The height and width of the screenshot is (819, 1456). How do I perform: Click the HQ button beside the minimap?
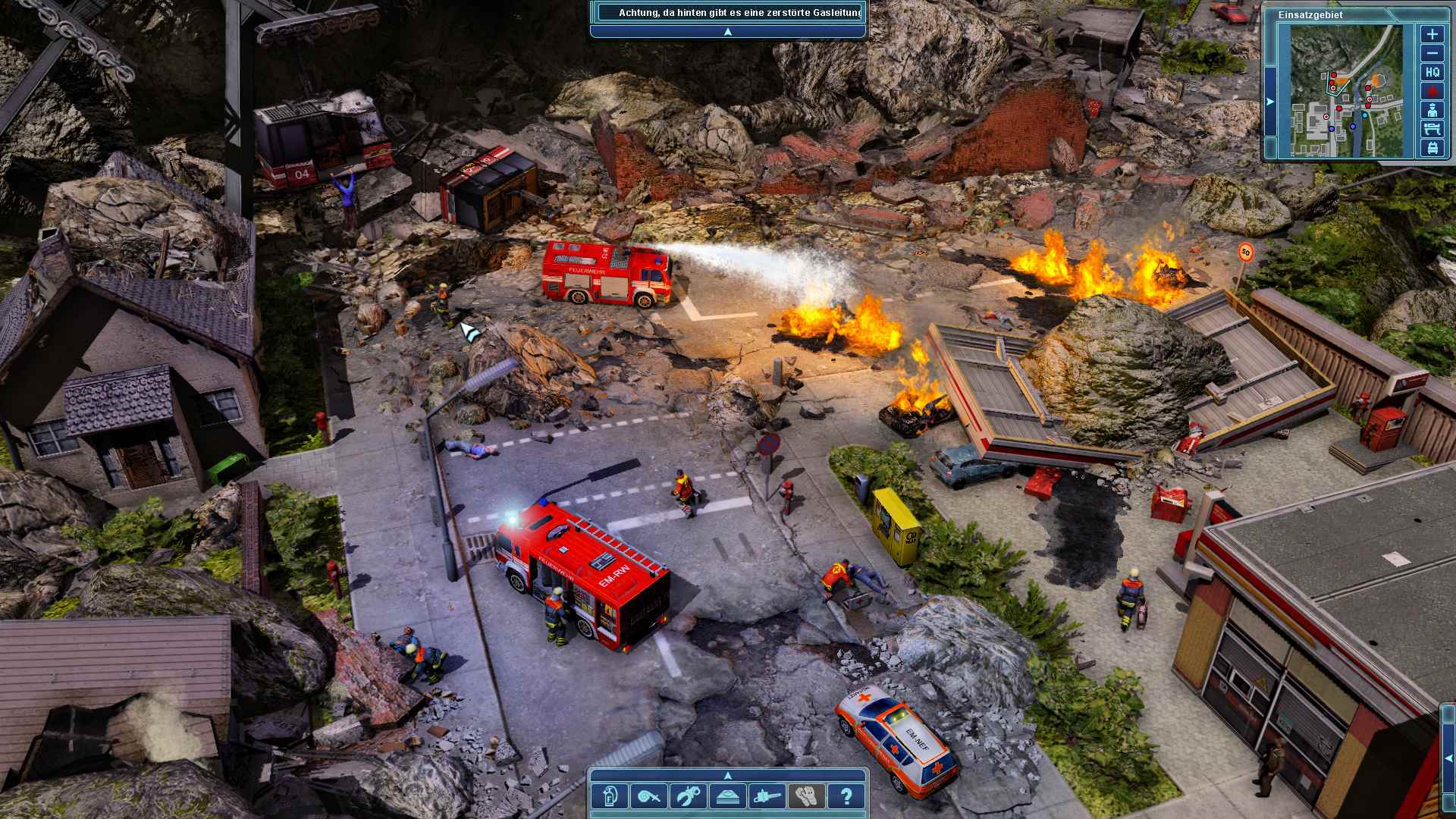pos(1432,73)
